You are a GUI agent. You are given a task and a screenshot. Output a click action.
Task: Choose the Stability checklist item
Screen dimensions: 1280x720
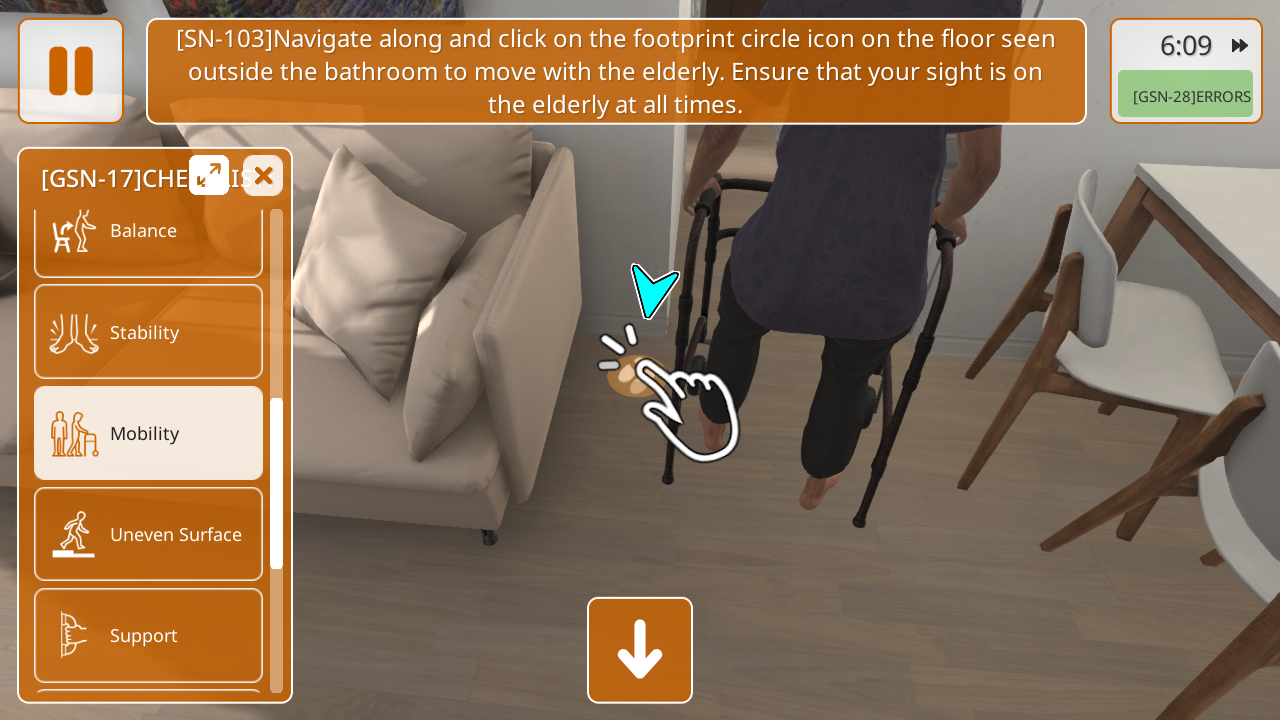(148, 332)
